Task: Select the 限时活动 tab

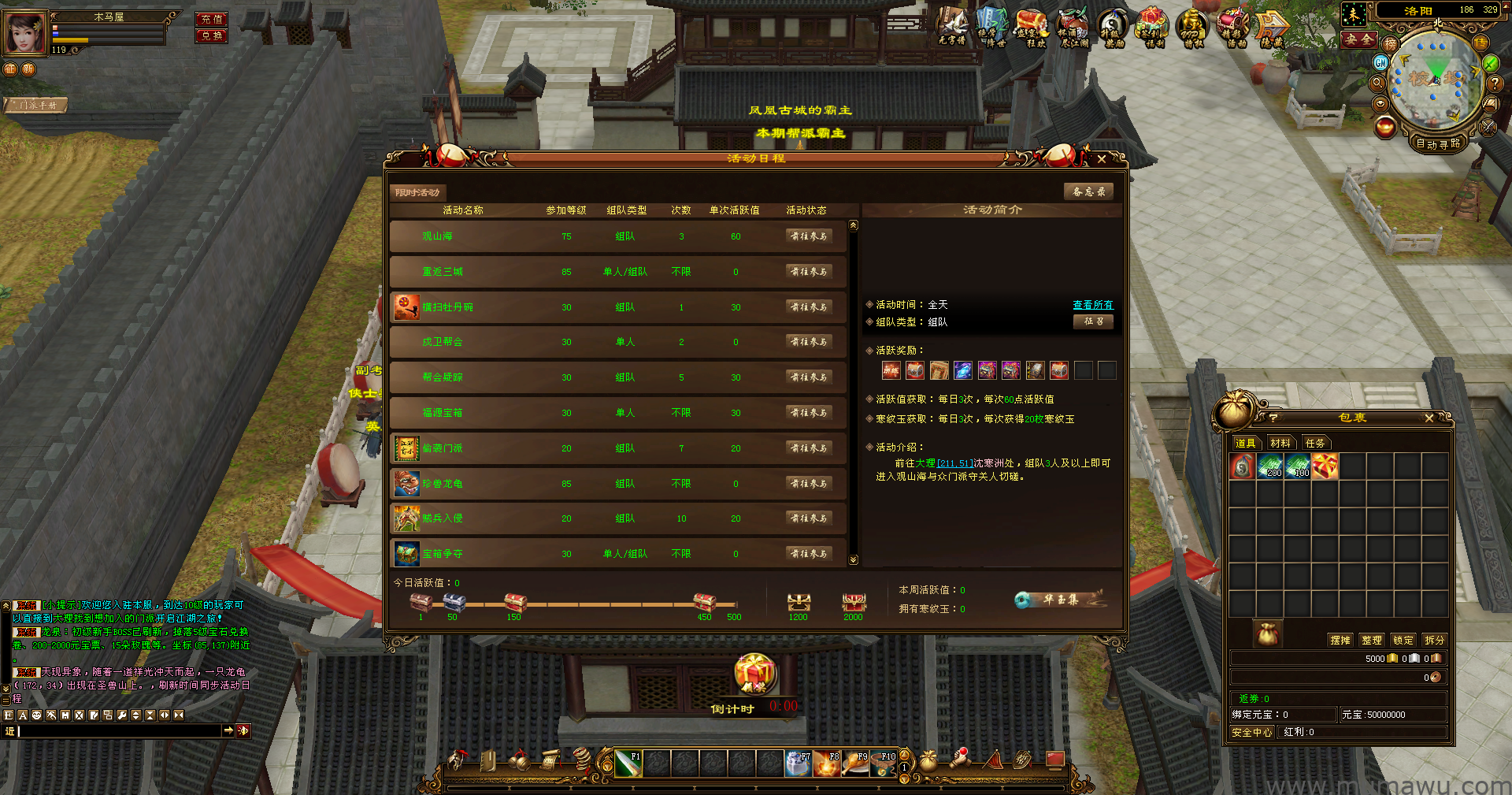Action: click(417, 192)
